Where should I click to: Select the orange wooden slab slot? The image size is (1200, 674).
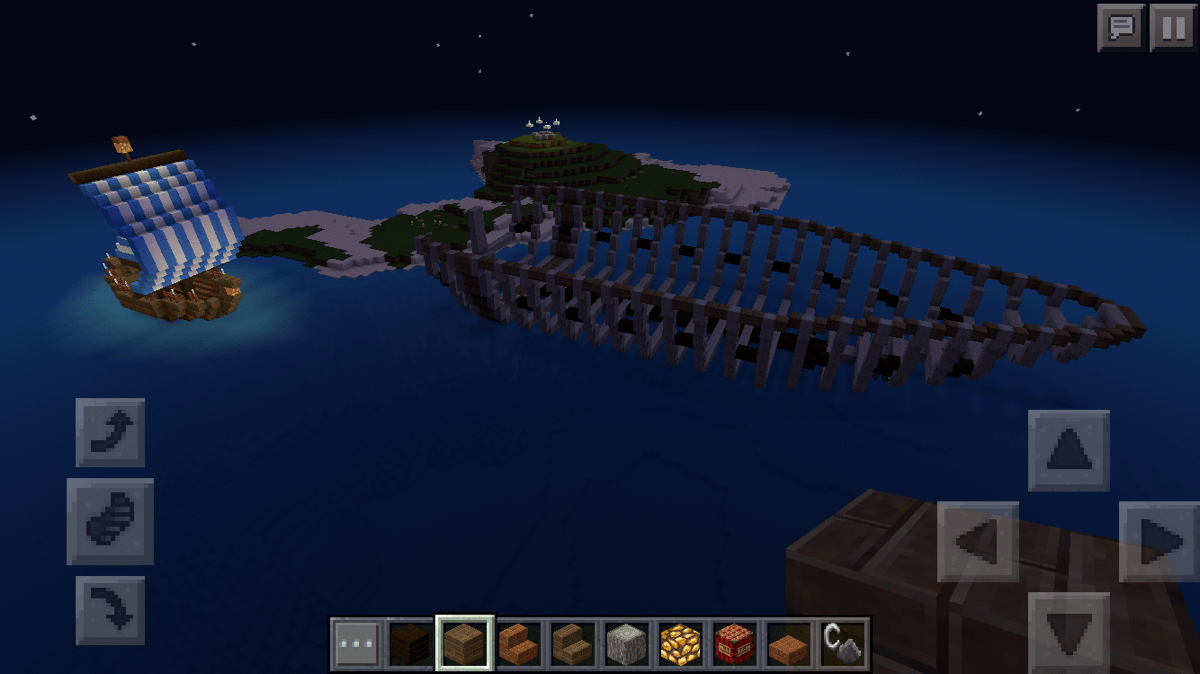[x=788, y=643]
